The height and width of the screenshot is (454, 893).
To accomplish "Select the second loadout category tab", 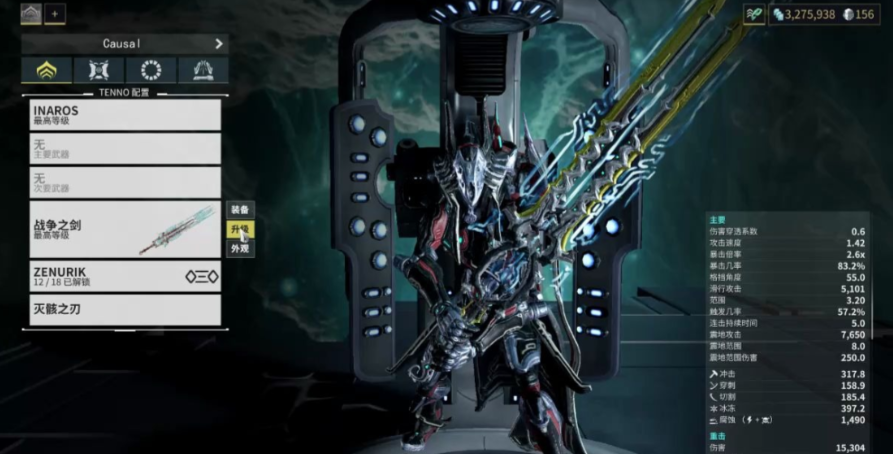I will pos(99,70).
